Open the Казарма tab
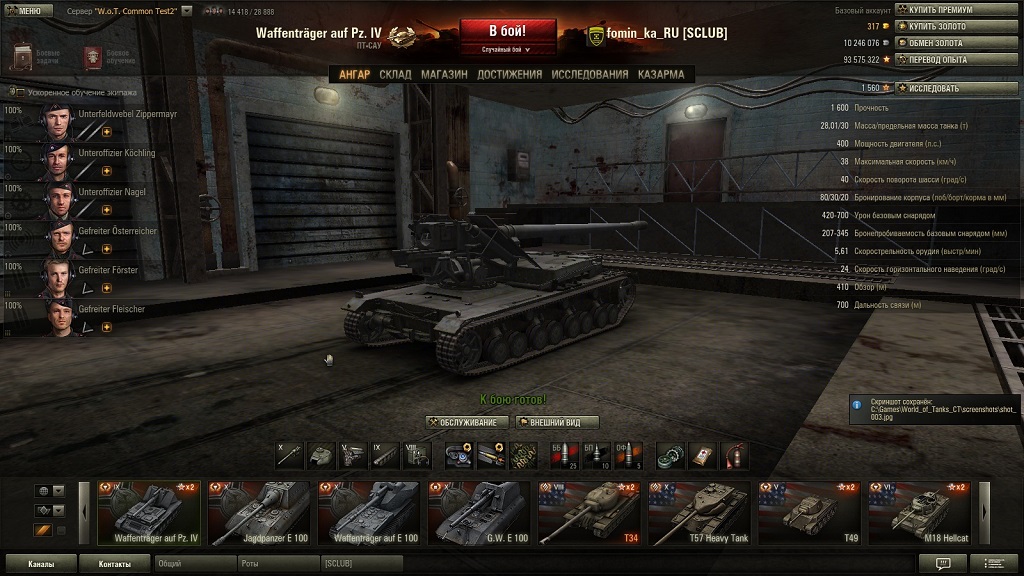This screenshot has width=1024, height=576. coord(661,74)
